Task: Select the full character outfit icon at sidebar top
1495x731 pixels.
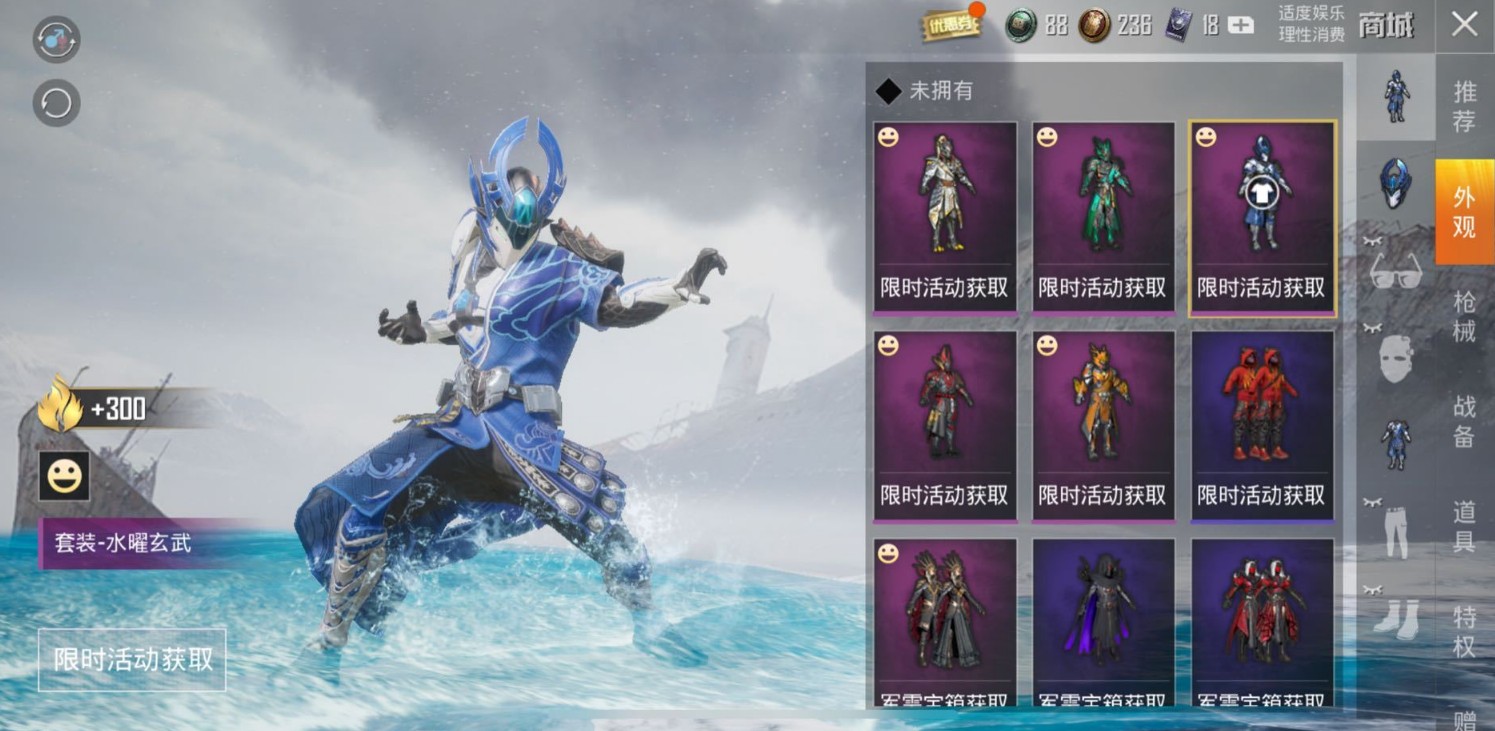Action: (1395, 95)
